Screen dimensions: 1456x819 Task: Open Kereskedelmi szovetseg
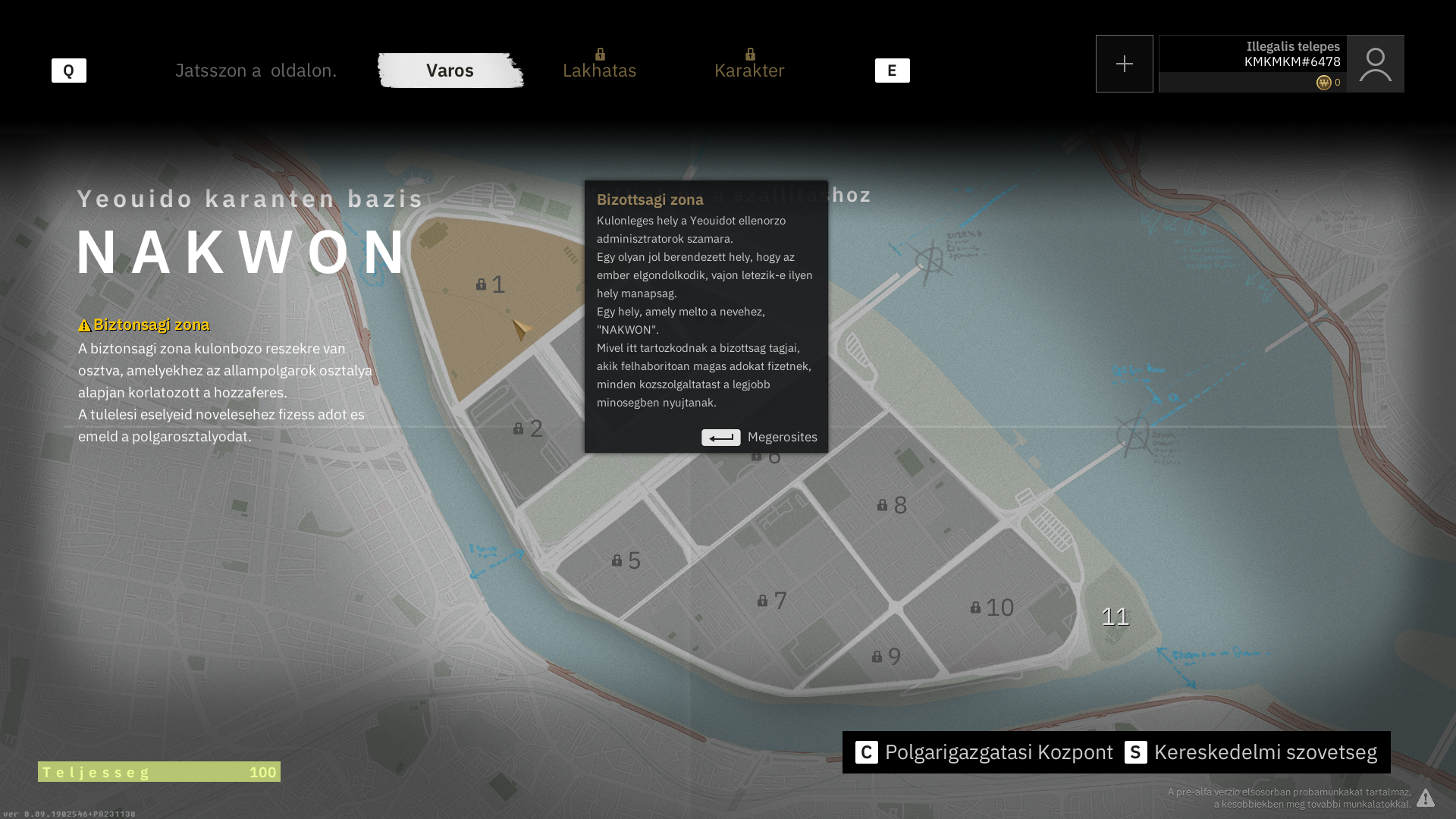click(x=1251, y=752)
